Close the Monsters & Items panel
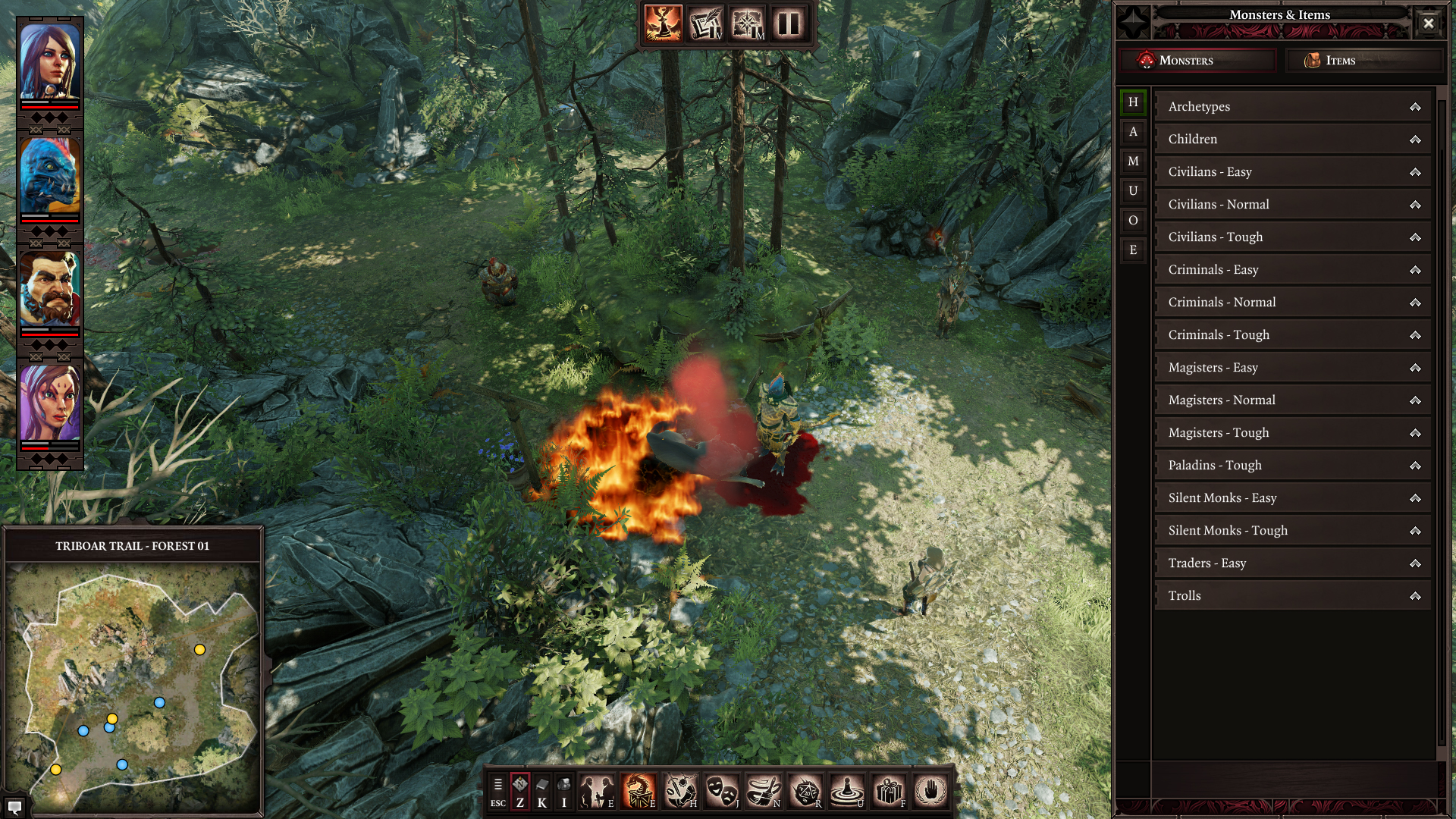Image resolution: width=1456 pixels, height=819 pixels. 1428,23
